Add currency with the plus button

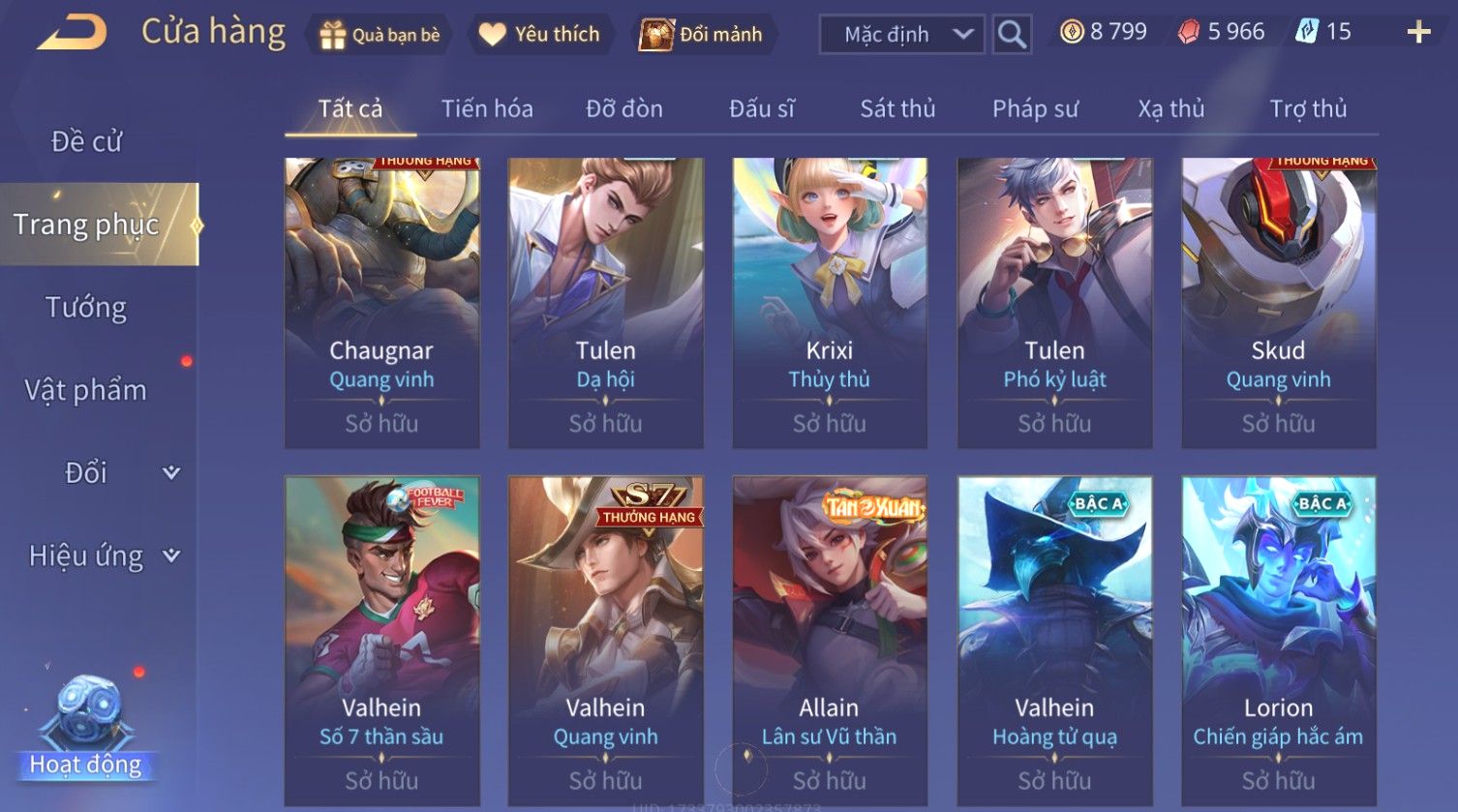click(1418, 33)
